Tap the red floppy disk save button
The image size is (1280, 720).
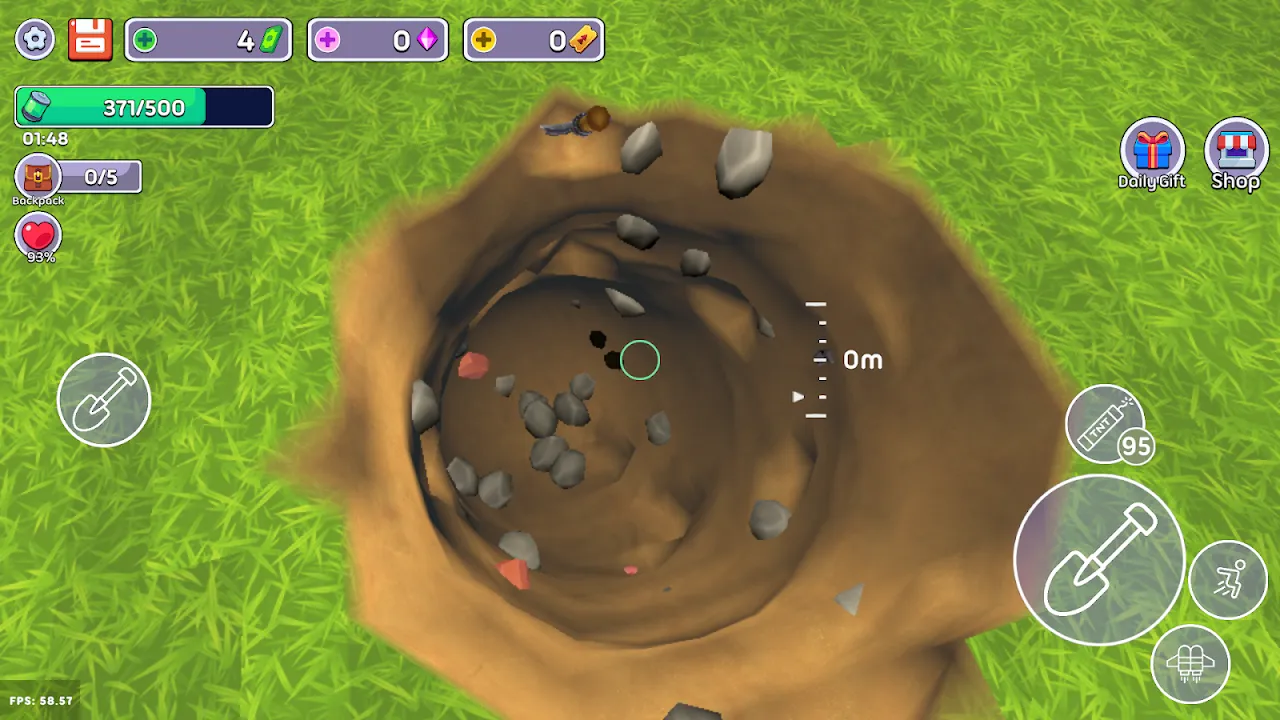(89, 39)
